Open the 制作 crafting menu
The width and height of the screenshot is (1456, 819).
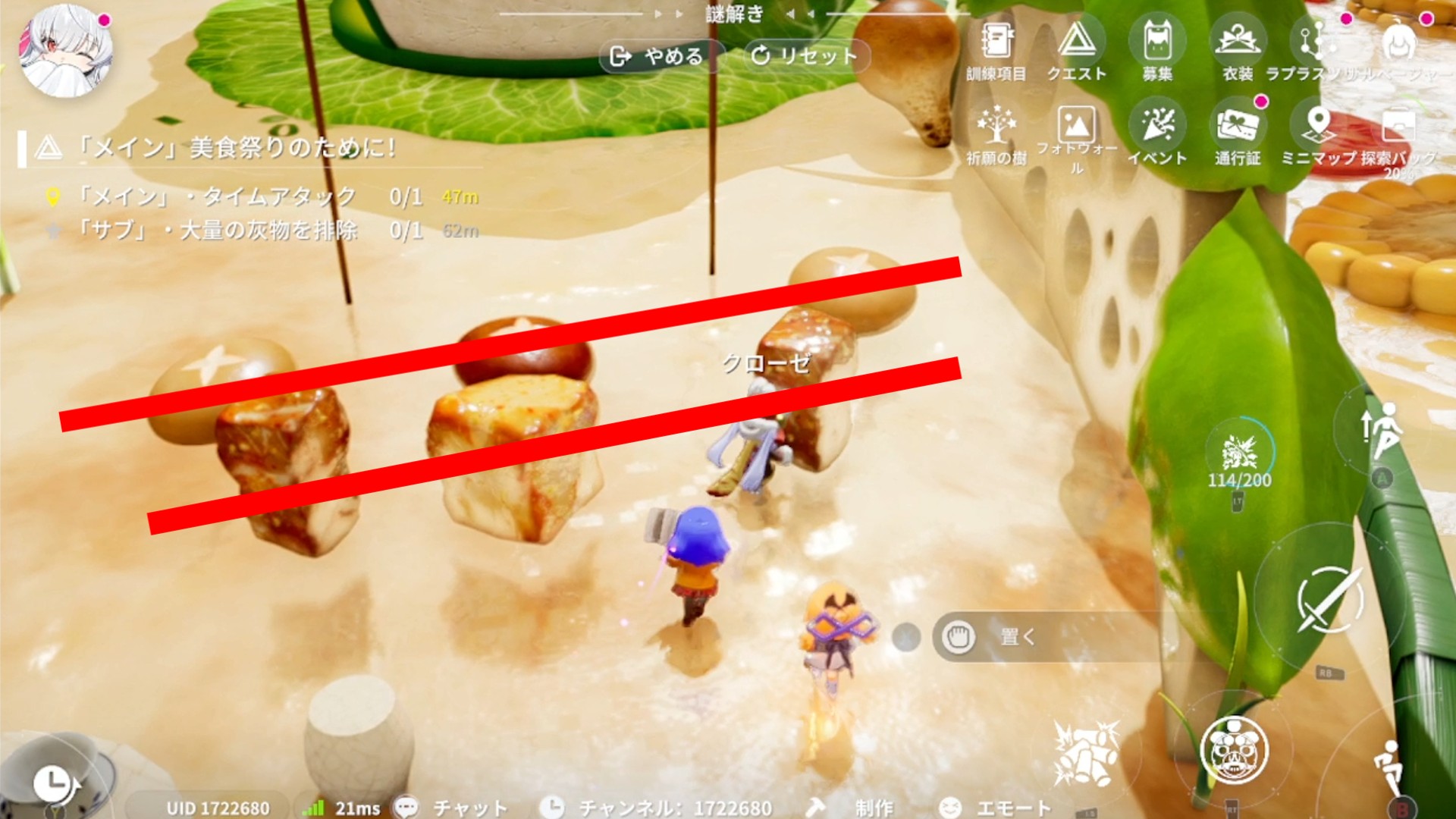pos(858,807)
